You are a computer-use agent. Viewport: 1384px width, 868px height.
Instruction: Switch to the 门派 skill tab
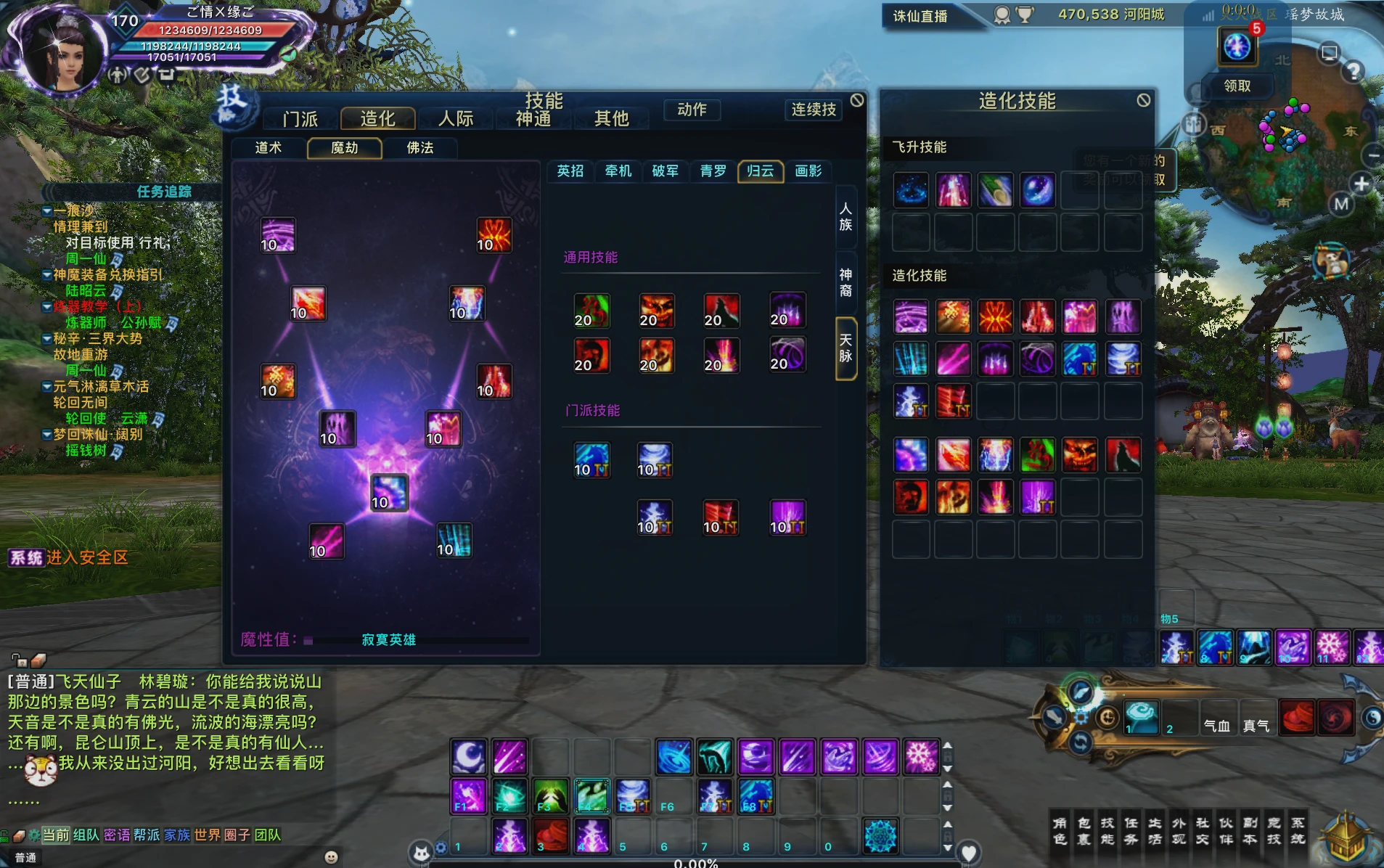click(x=300, y=118)
